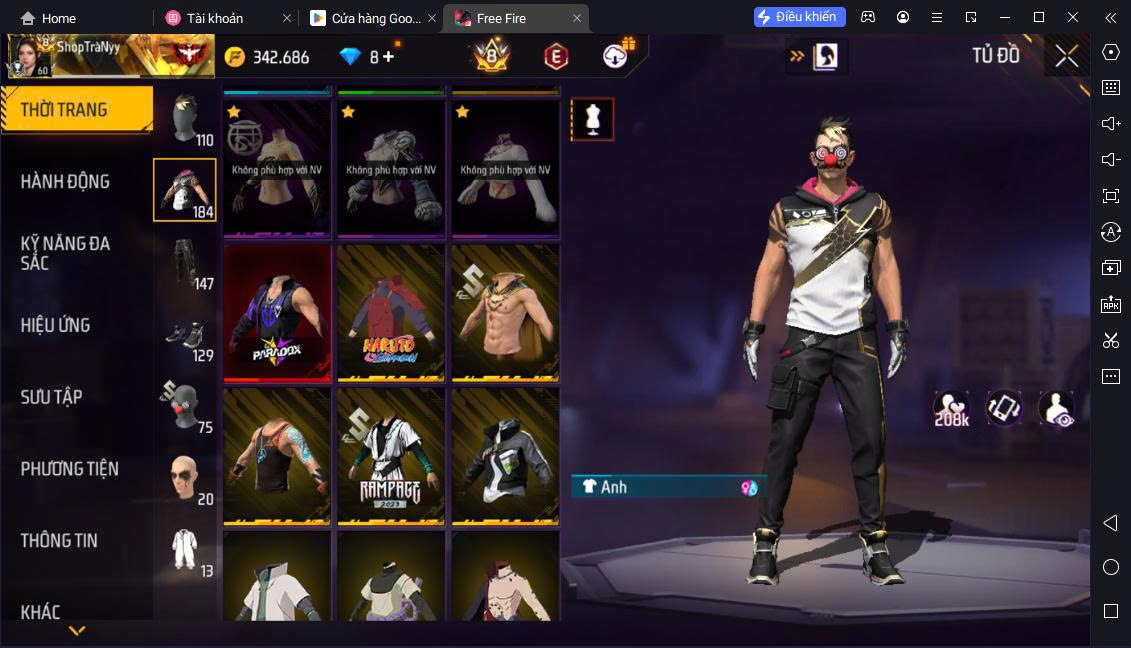
Task: Switch to the Phương Tiện tab
Action: tap(70, 469)
